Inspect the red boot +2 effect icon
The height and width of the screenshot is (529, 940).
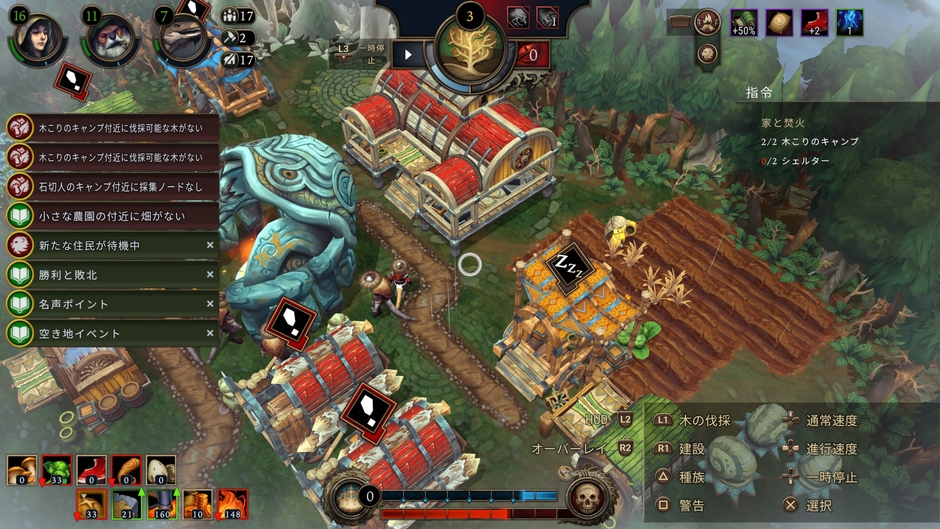pos(815,23)
